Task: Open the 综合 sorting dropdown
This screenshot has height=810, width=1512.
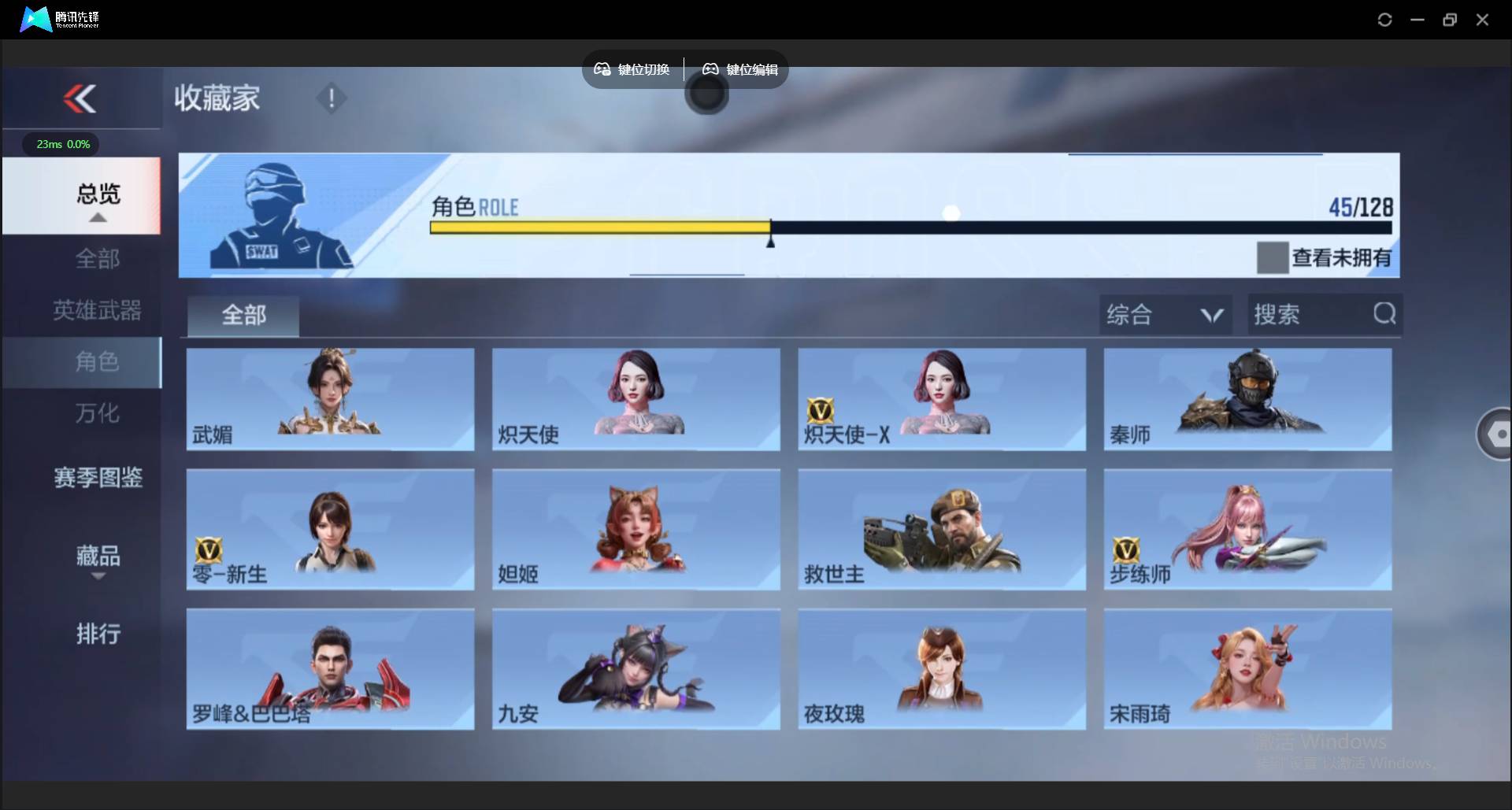Action: coord(1165,314)
